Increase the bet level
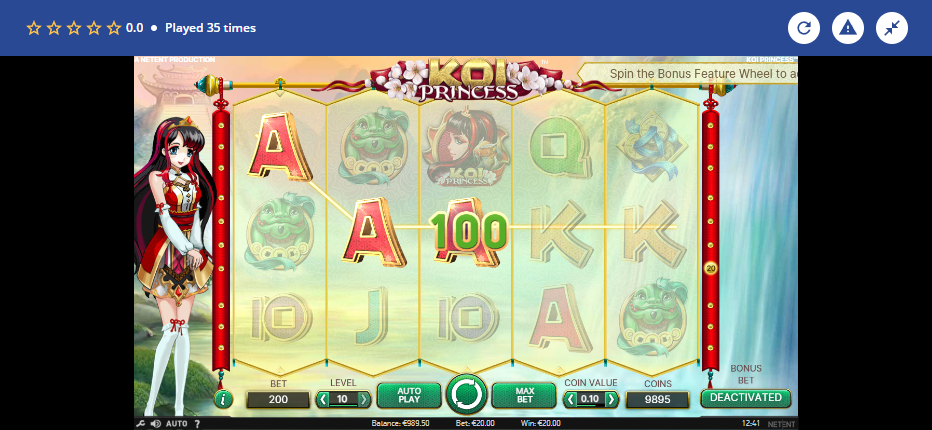The width and height of the screenshot is (932, 430). (363, 400)
